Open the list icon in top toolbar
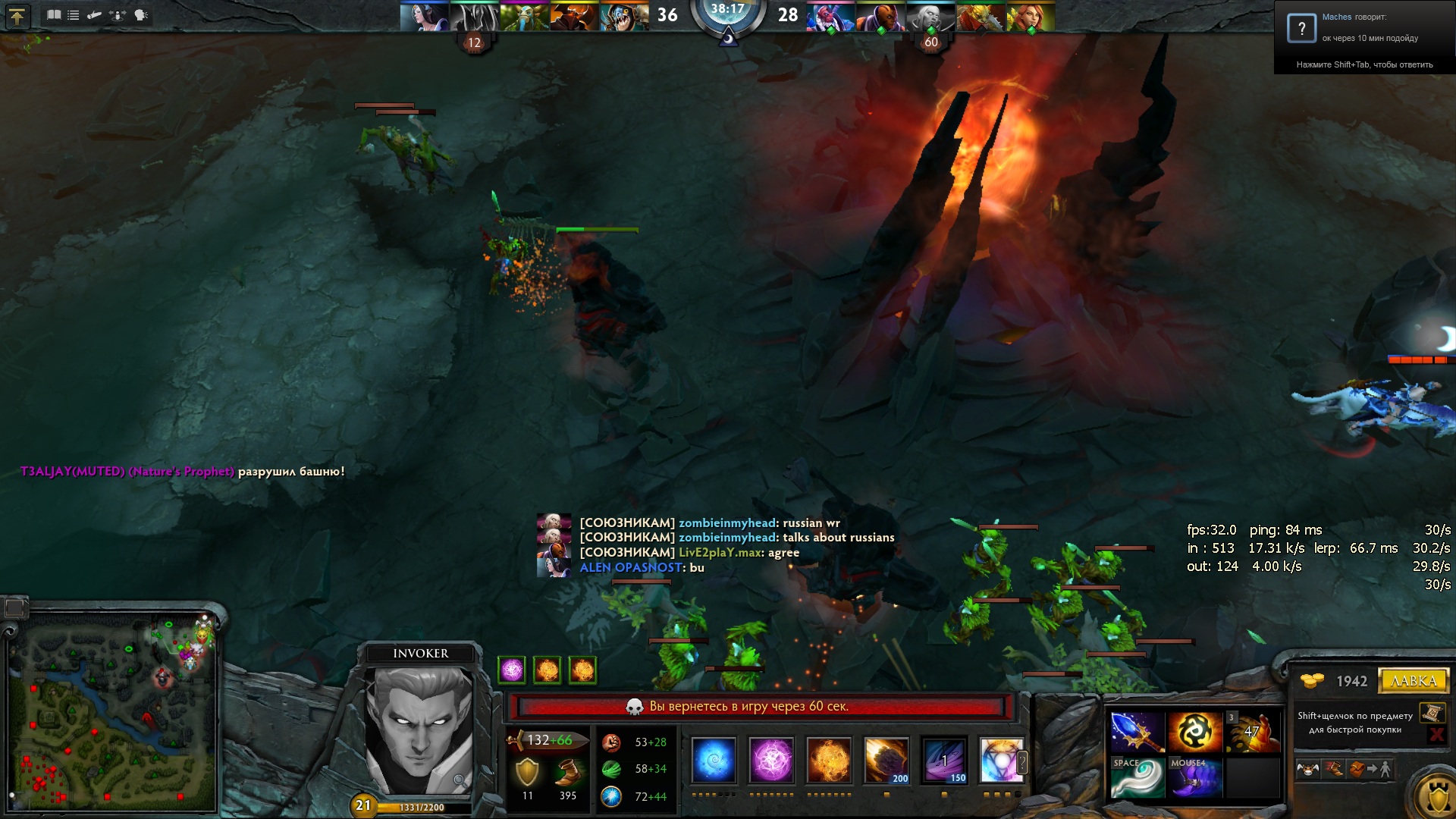 pos(74,15)
